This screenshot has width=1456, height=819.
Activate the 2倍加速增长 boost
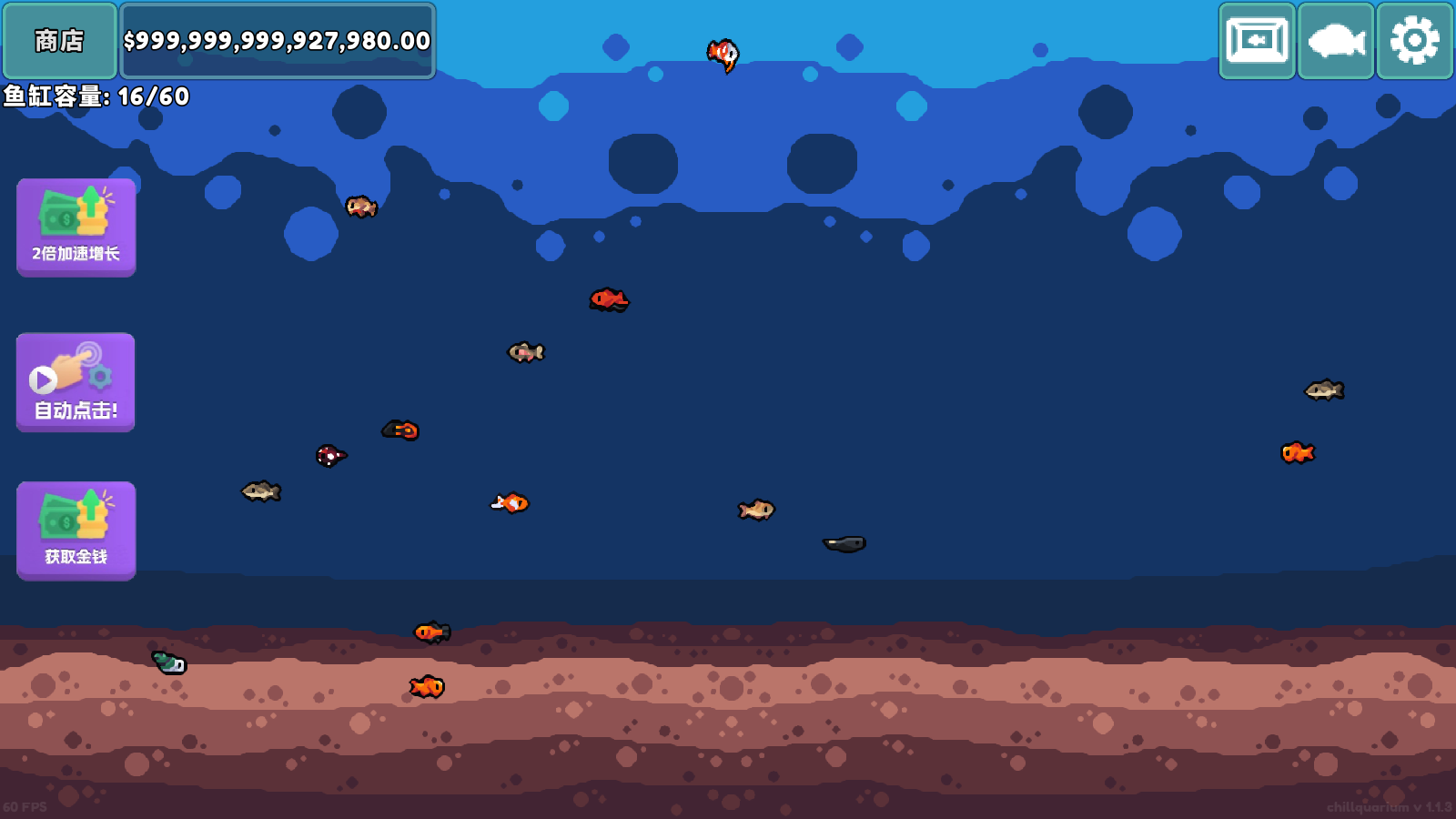(x=76, y=227)
